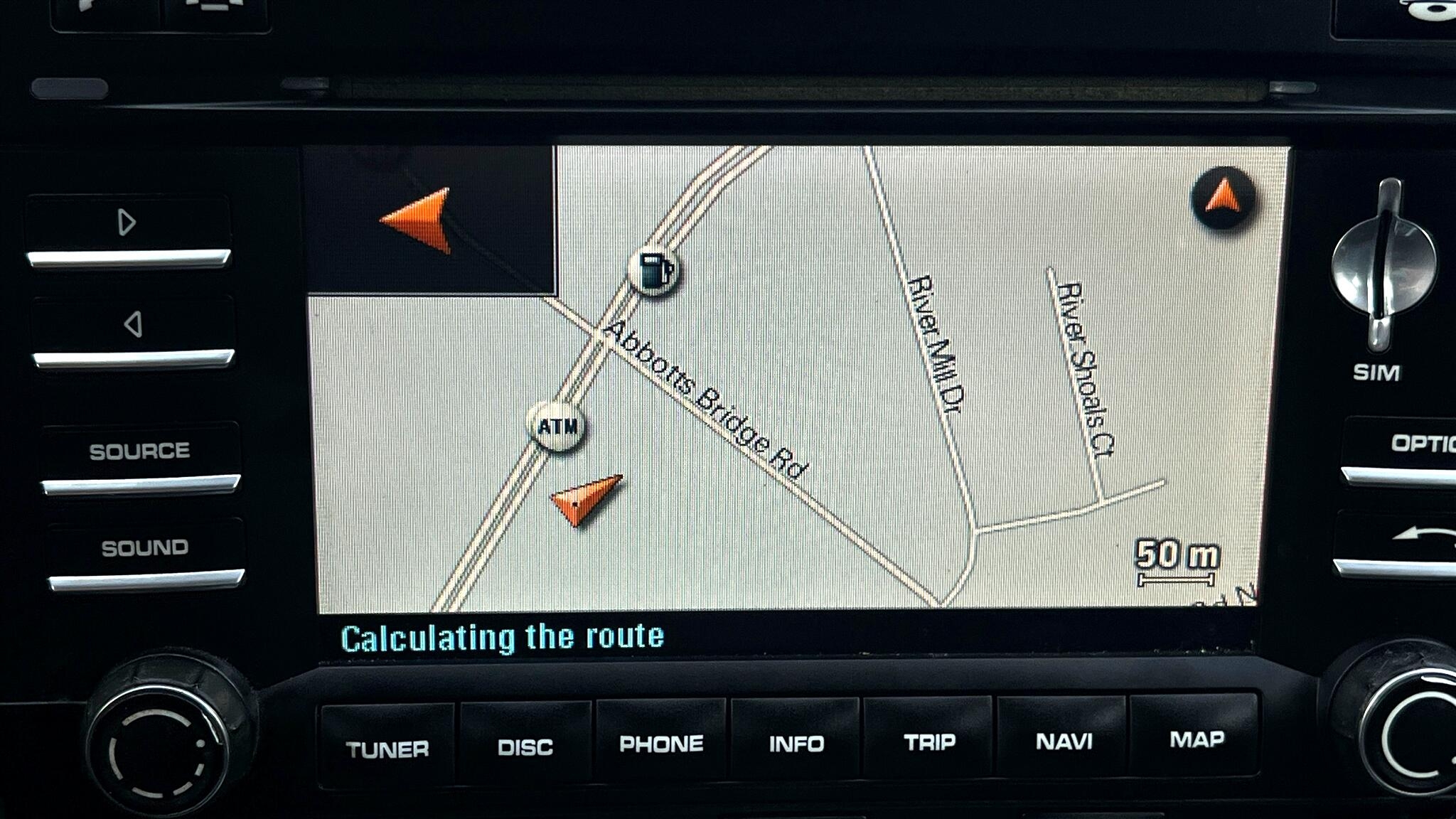Switch to the DISC player
This screenshot has height=819, width=1456.
(x=525, y=746)
